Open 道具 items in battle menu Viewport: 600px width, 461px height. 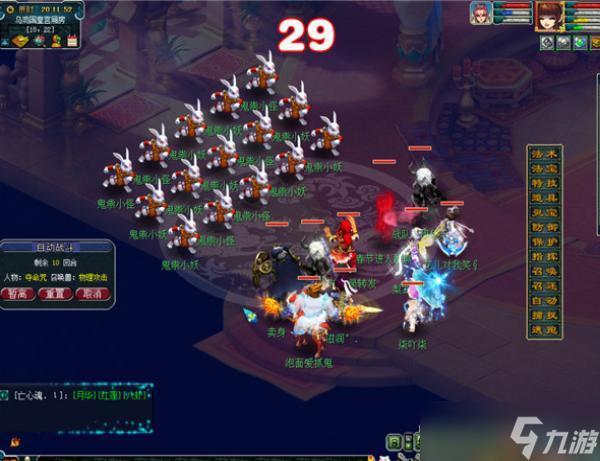[x=546, y=198]
